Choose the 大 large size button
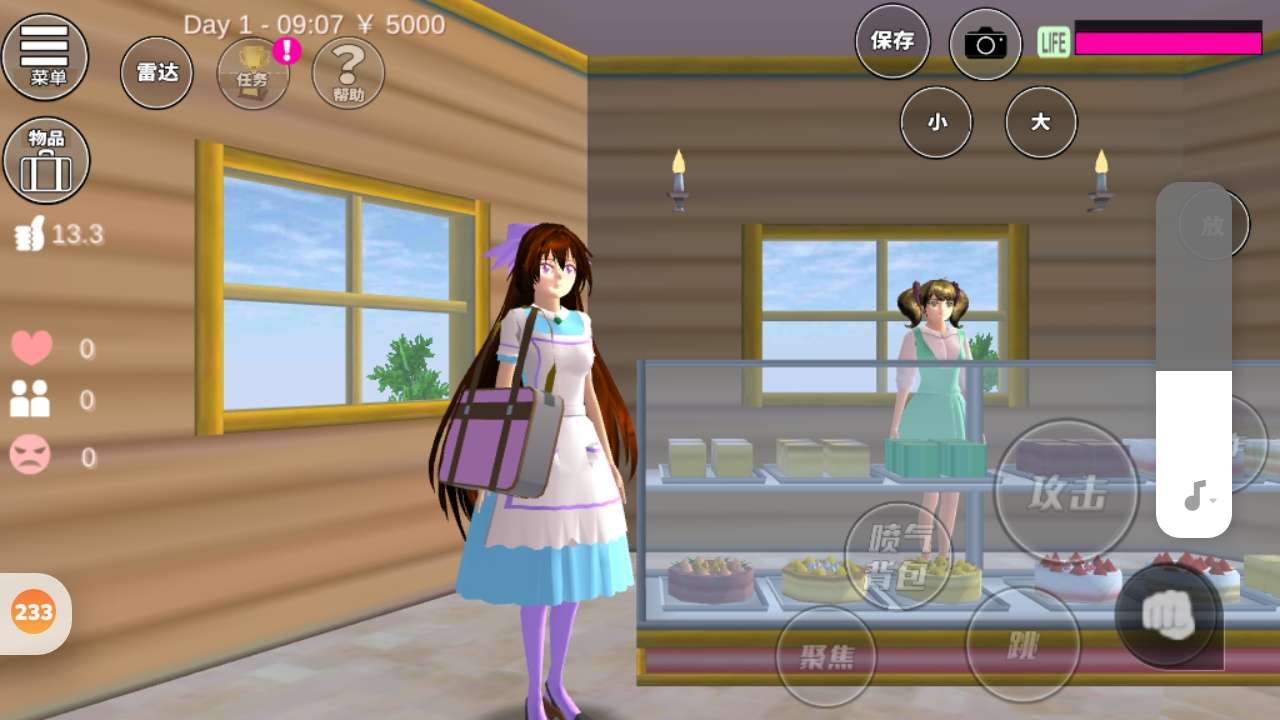Screen dimensions: 1280x720 1040,122
